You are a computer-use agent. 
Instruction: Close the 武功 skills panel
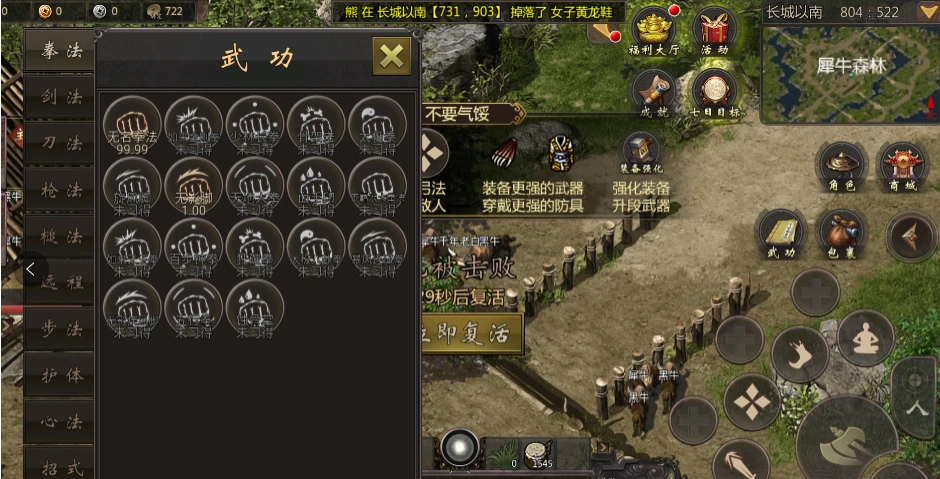pyautogui.click(x=391, y=56)
